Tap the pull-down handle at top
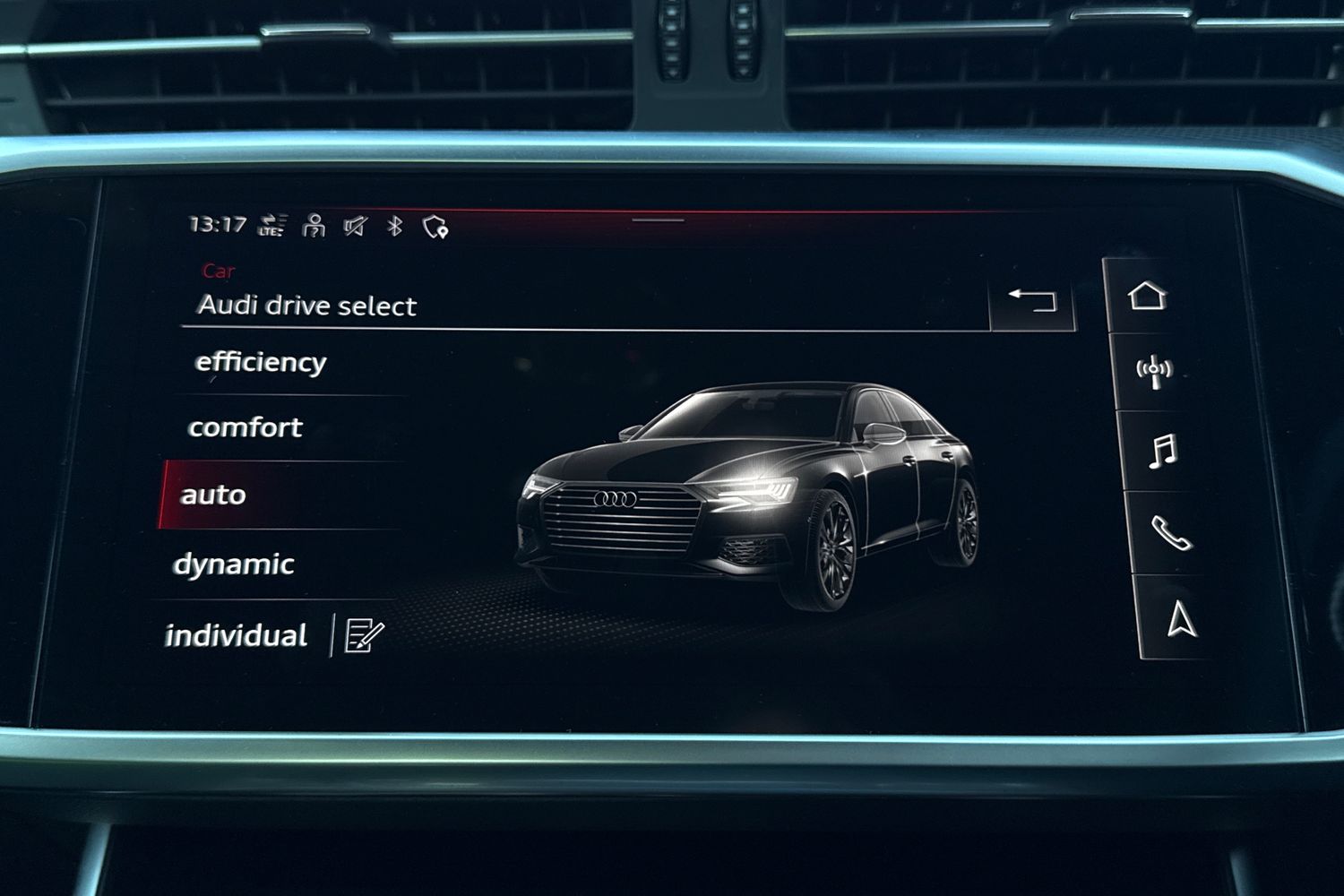 coord(658,220)
